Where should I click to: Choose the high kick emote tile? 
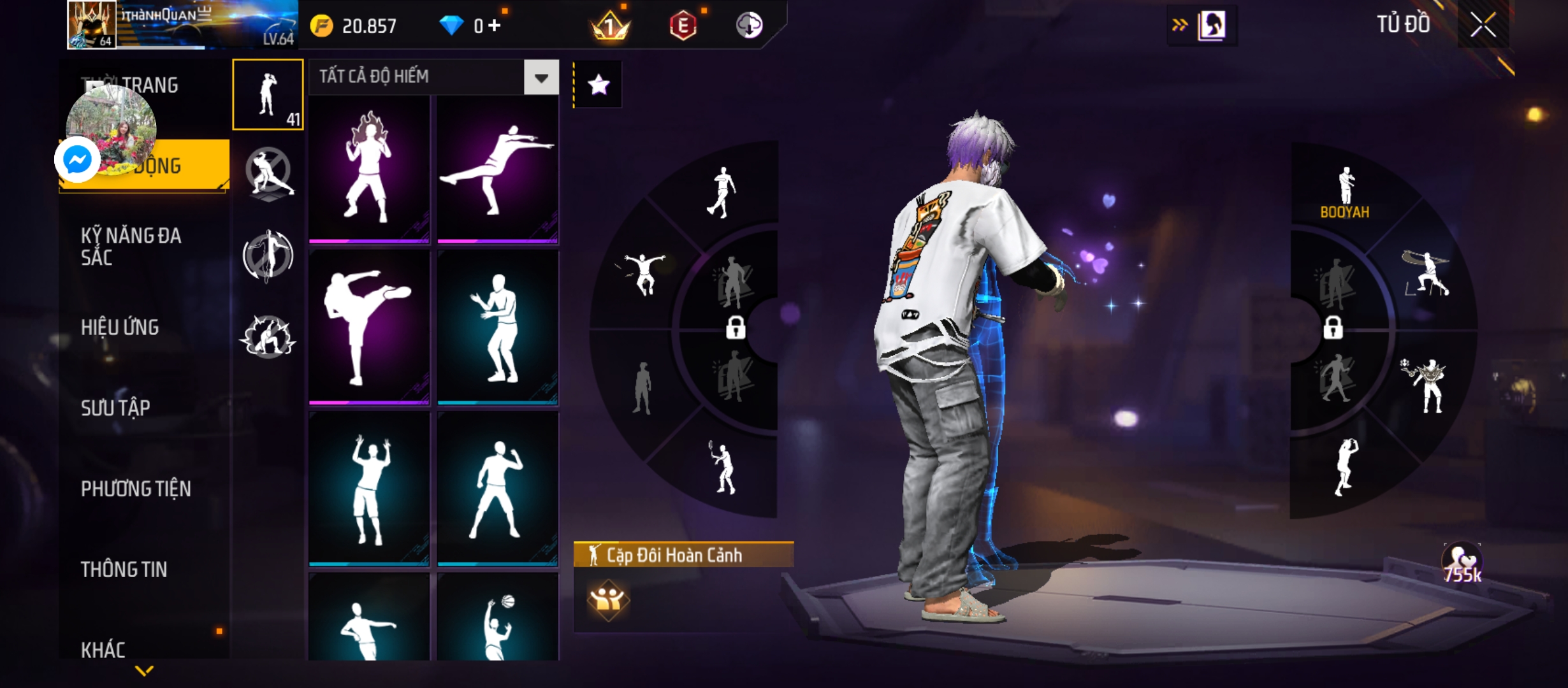coord(369,327)
